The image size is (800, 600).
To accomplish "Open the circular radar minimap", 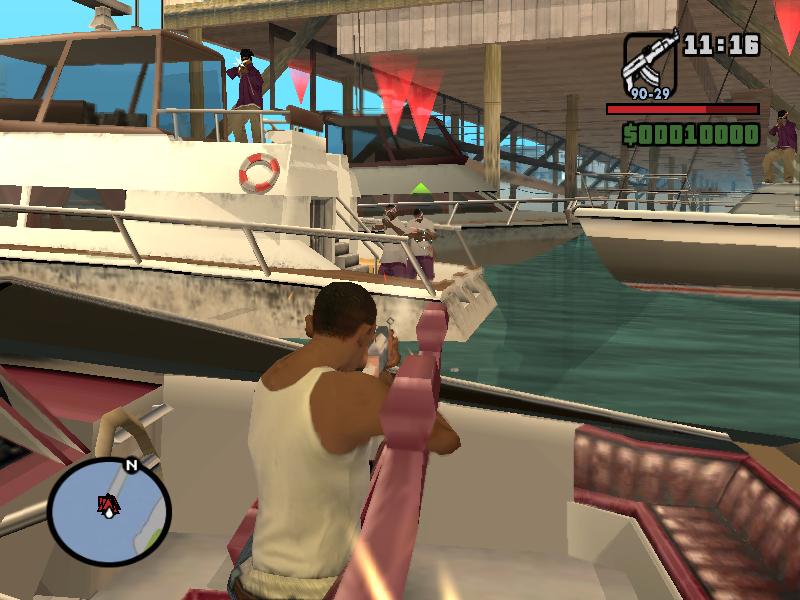I will pyautogui.click(x=108, y=512).
